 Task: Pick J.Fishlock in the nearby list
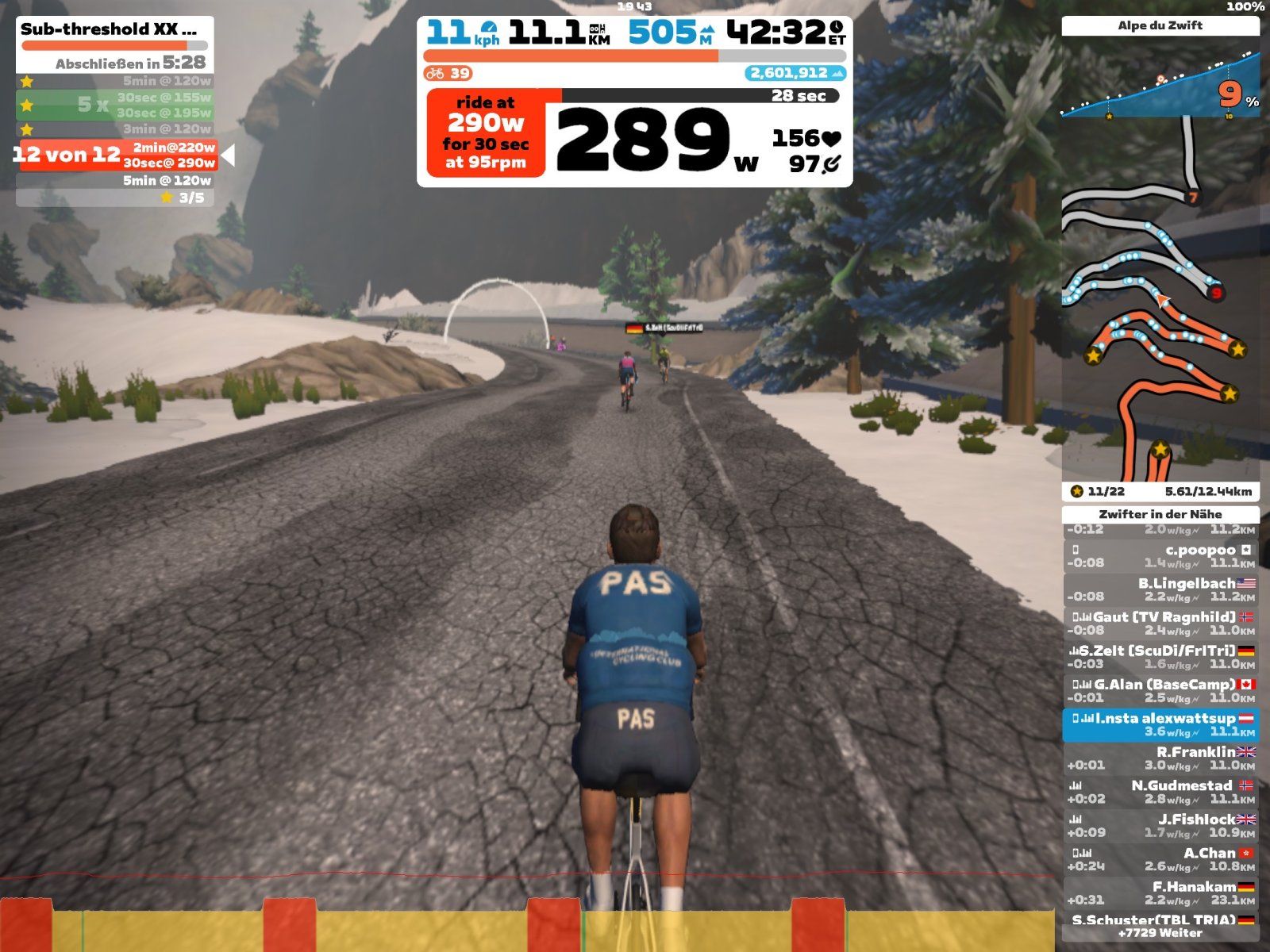[x=1160, y=826]
